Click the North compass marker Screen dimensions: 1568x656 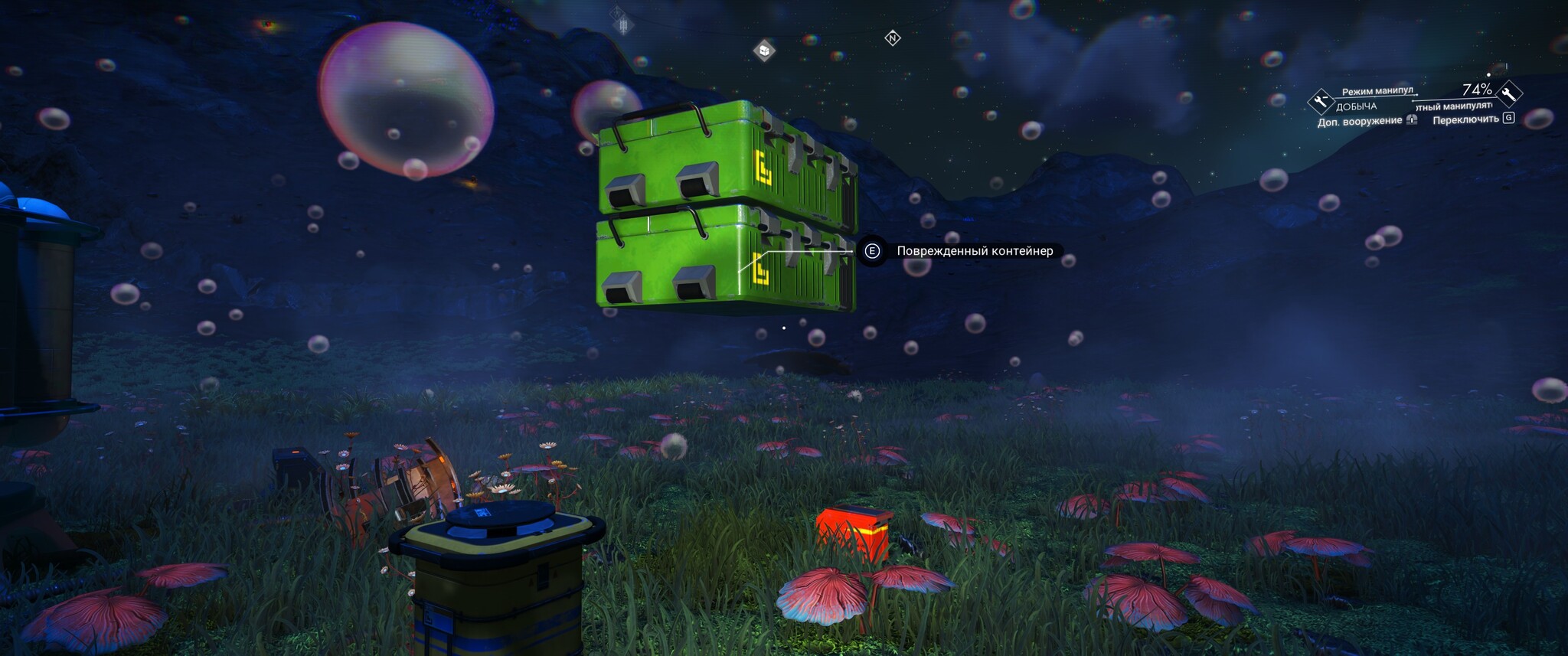[x=893, y=38]
